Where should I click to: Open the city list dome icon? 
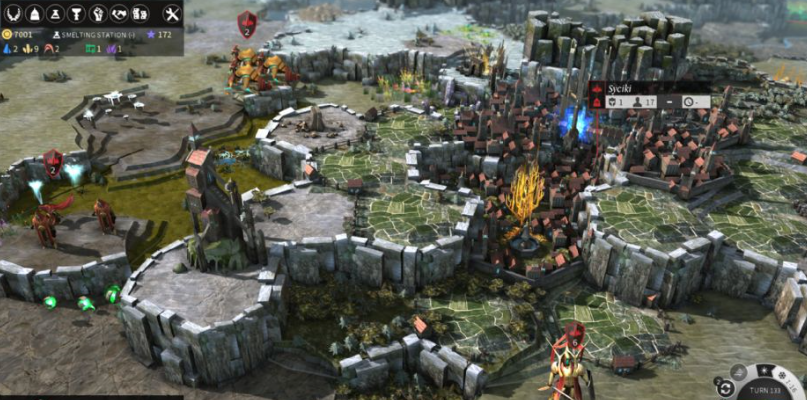[33, 13]
